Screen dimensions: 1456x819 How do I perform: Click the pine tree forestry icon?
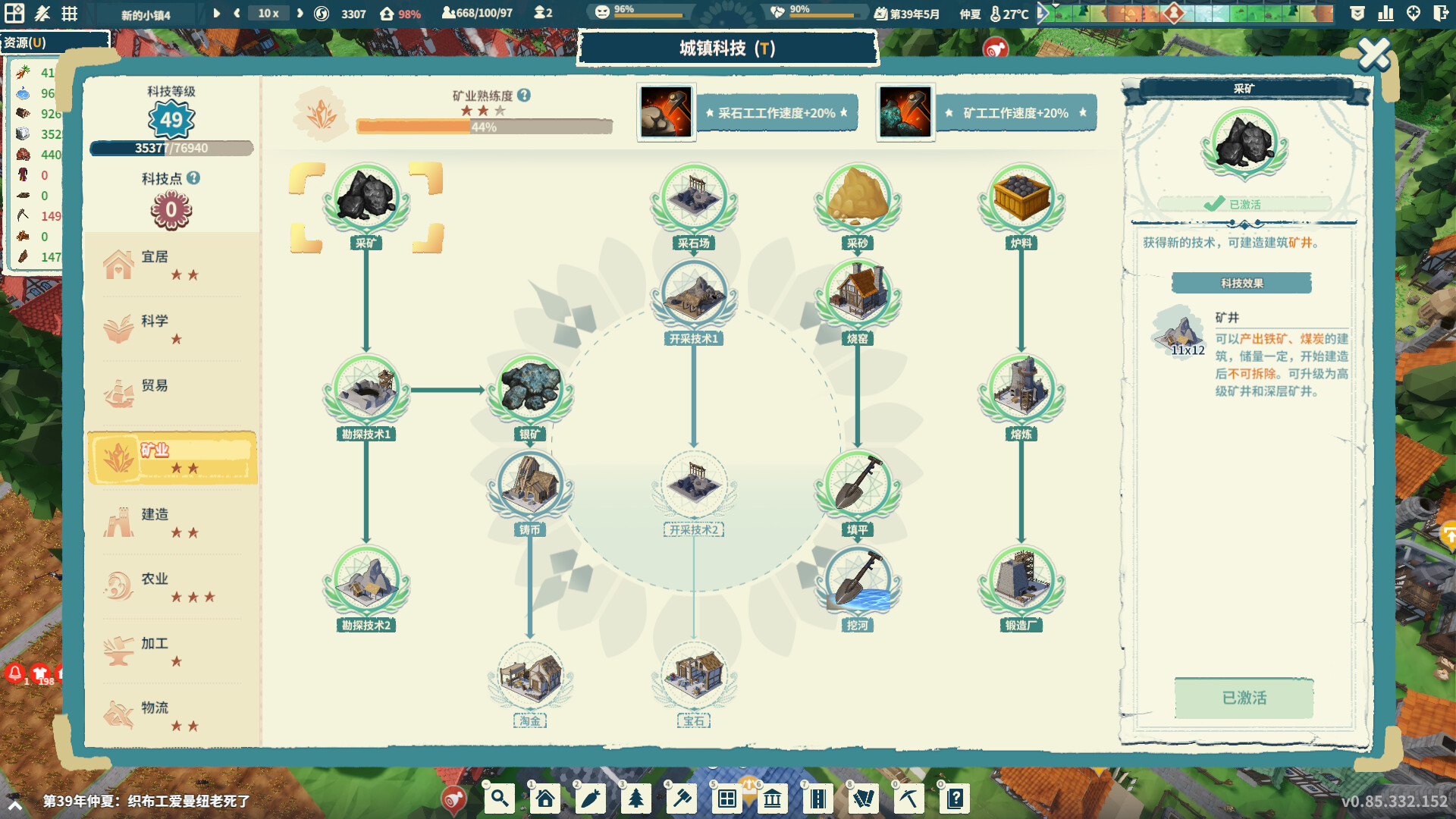click(x=637, y=799)
